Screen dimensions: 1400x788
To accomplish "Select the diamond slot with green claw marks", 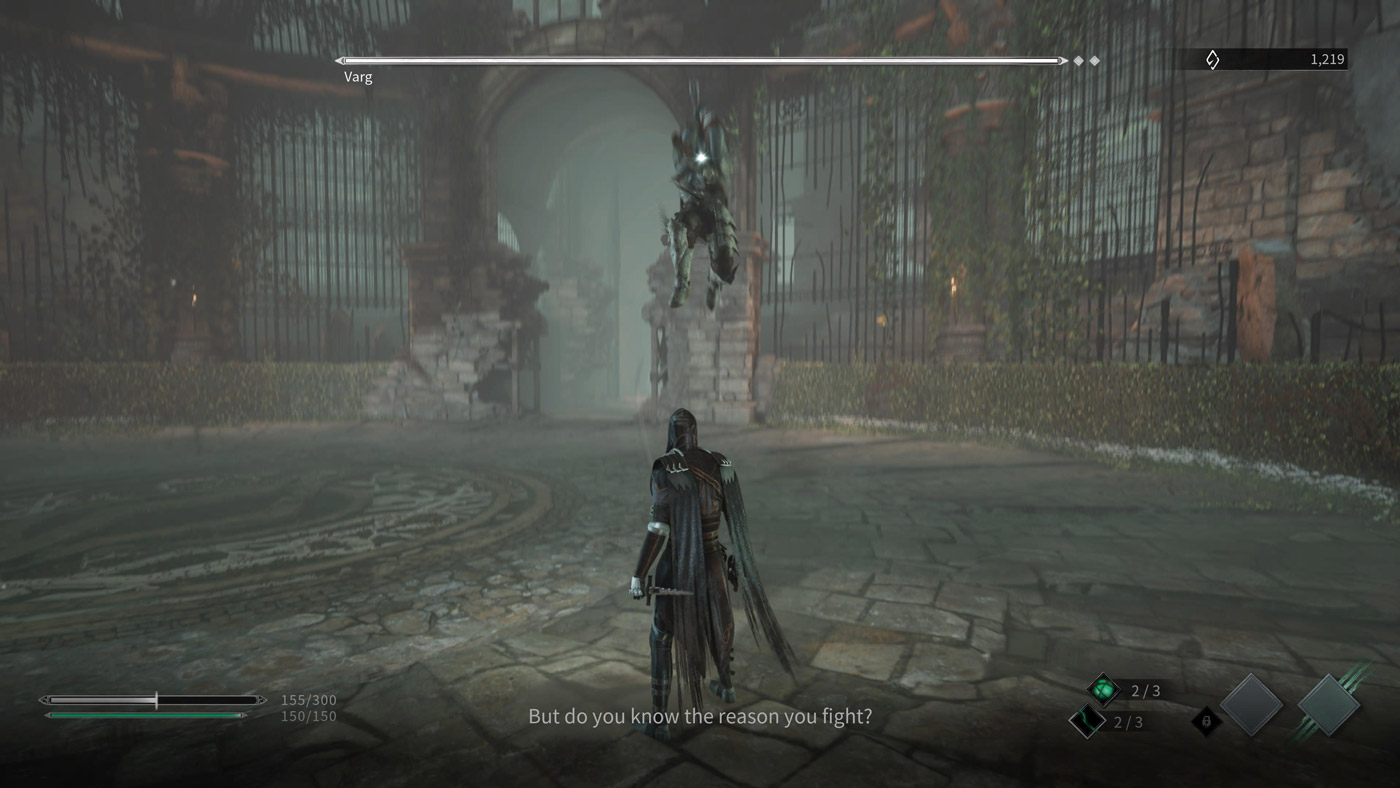I will [1329, 705].
